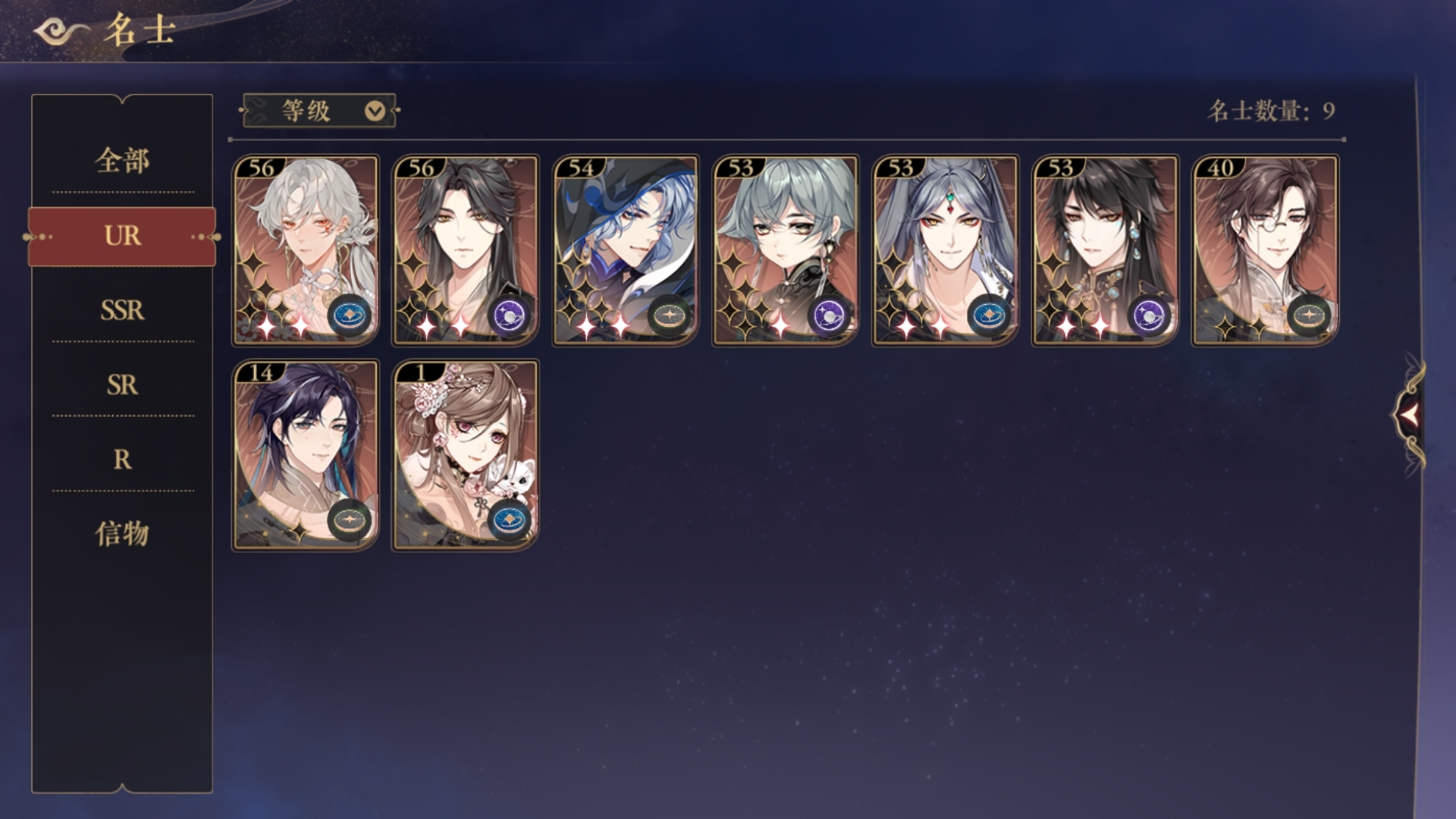Screen dimensions: 1456x819
Task: Open the 等级 sort dropdown
Action: click(319, 111)
